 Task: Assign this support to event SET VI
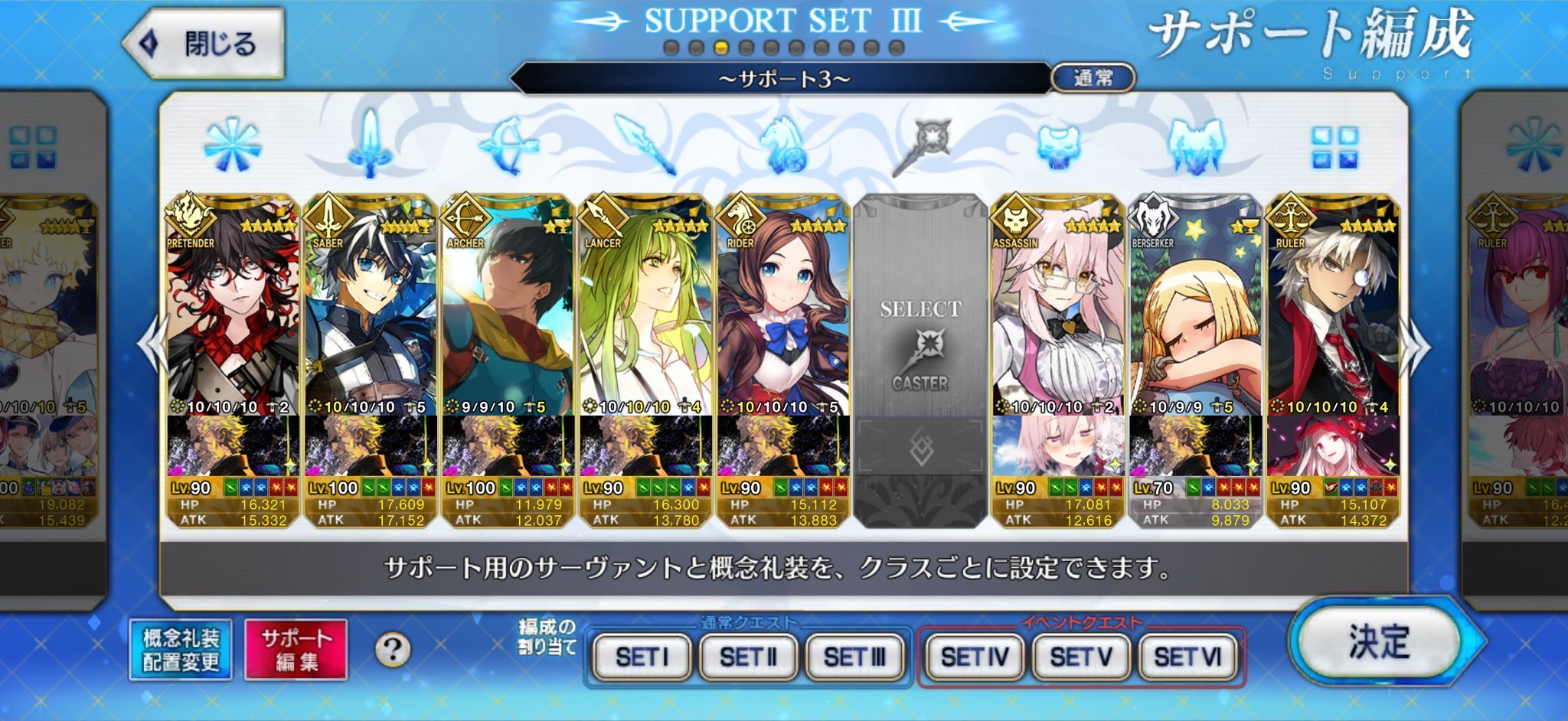tap(1187, 657)
